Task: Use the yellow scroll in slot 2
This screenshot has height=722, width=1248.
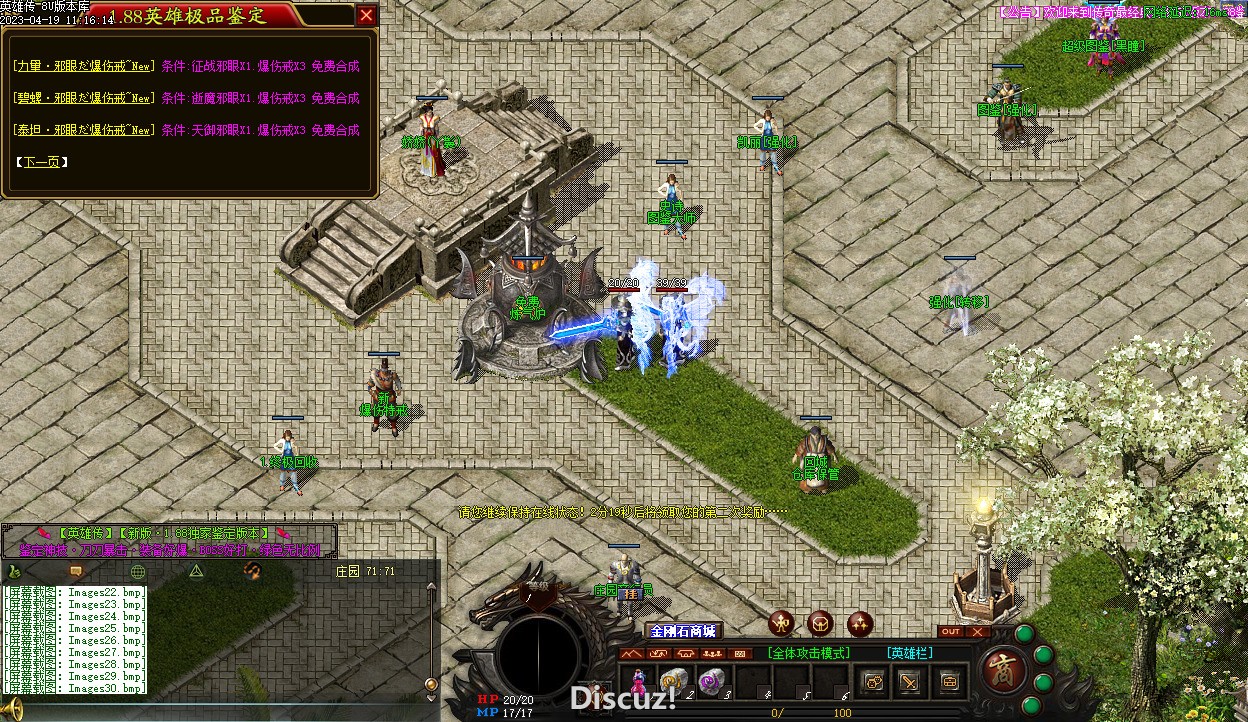Action: point(674,681)
